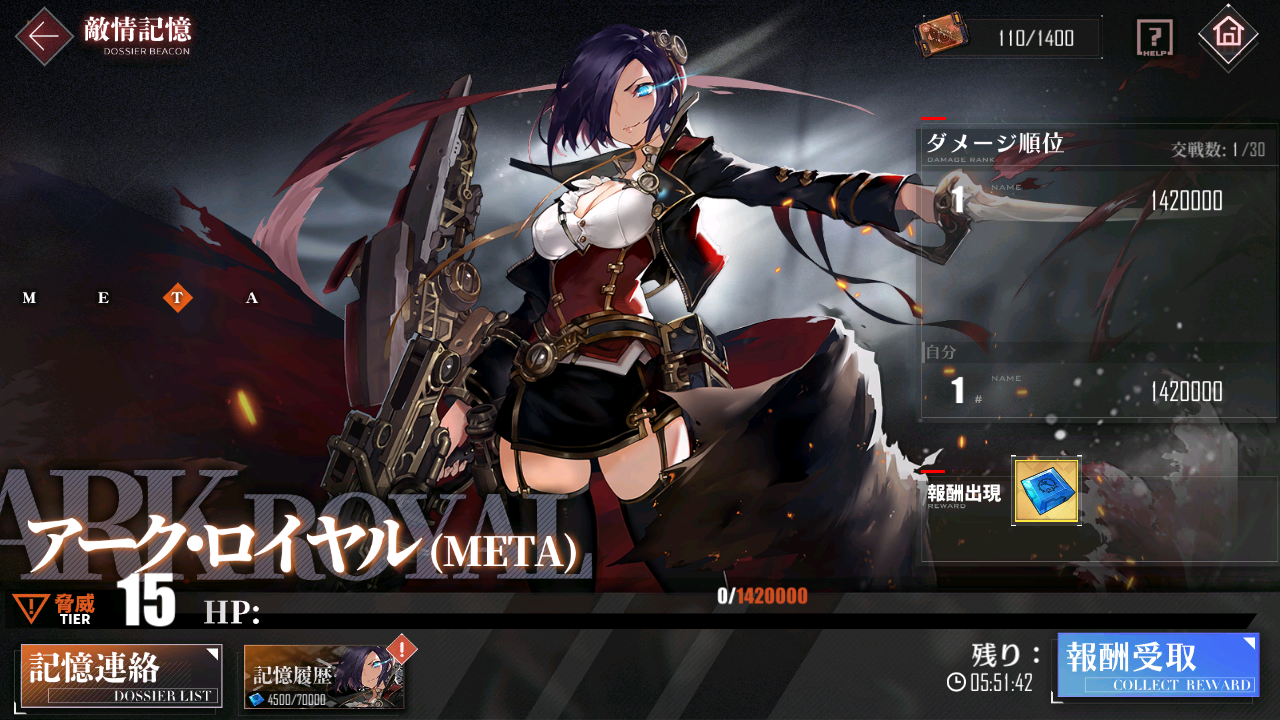
Task: Return to the home screen
Action: tap(1227, 36)
